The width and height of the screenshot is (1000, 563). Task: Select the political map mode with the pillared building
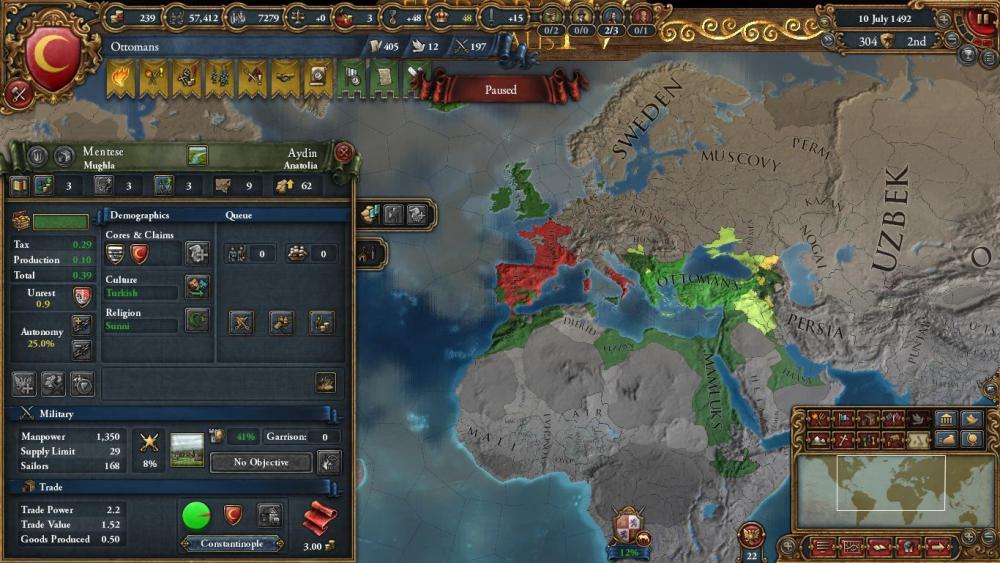[x=945, y=419]
